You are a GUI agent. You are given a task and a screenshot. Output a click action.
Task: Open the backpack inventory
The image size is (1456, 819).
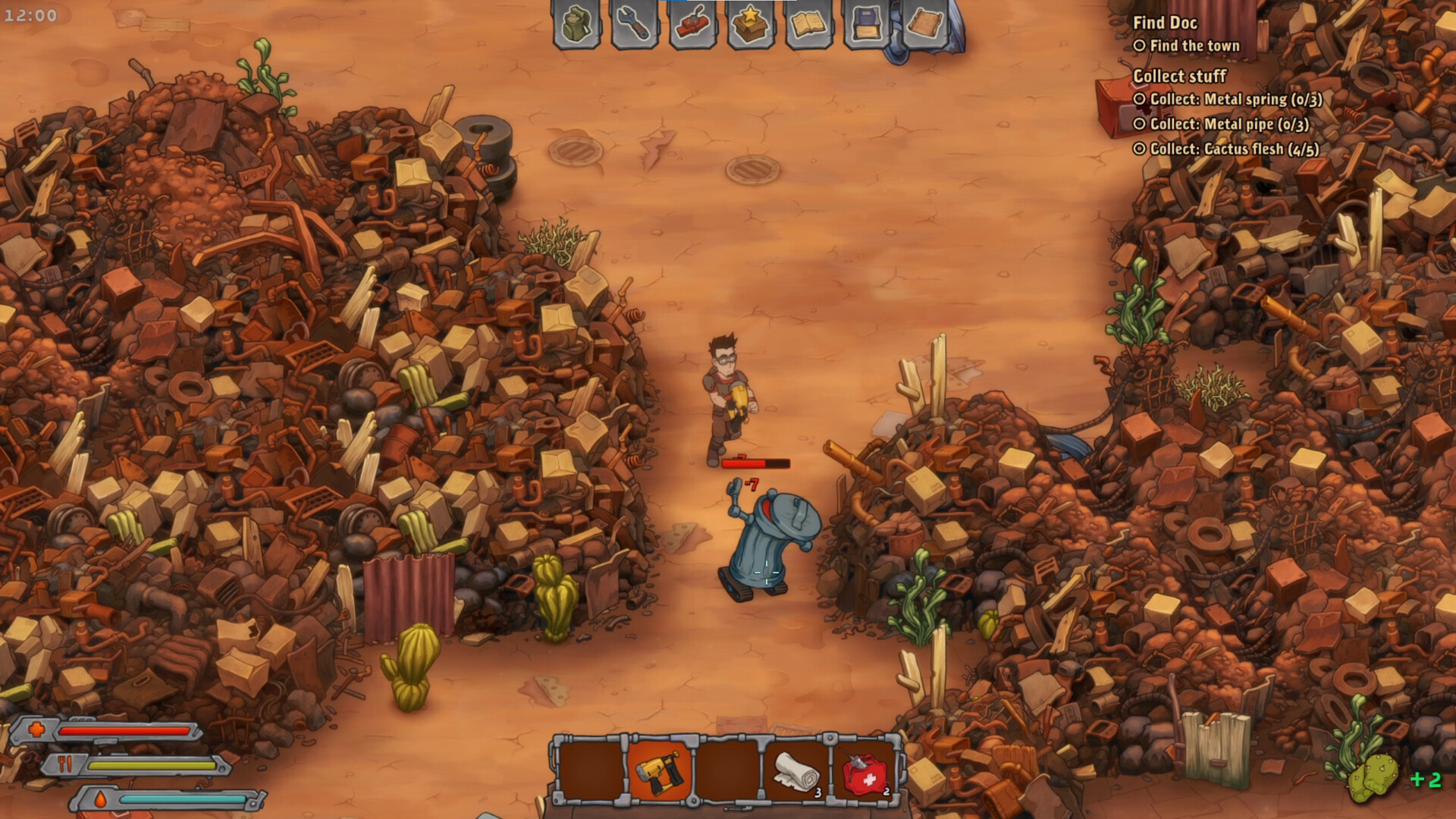(576, 24)
